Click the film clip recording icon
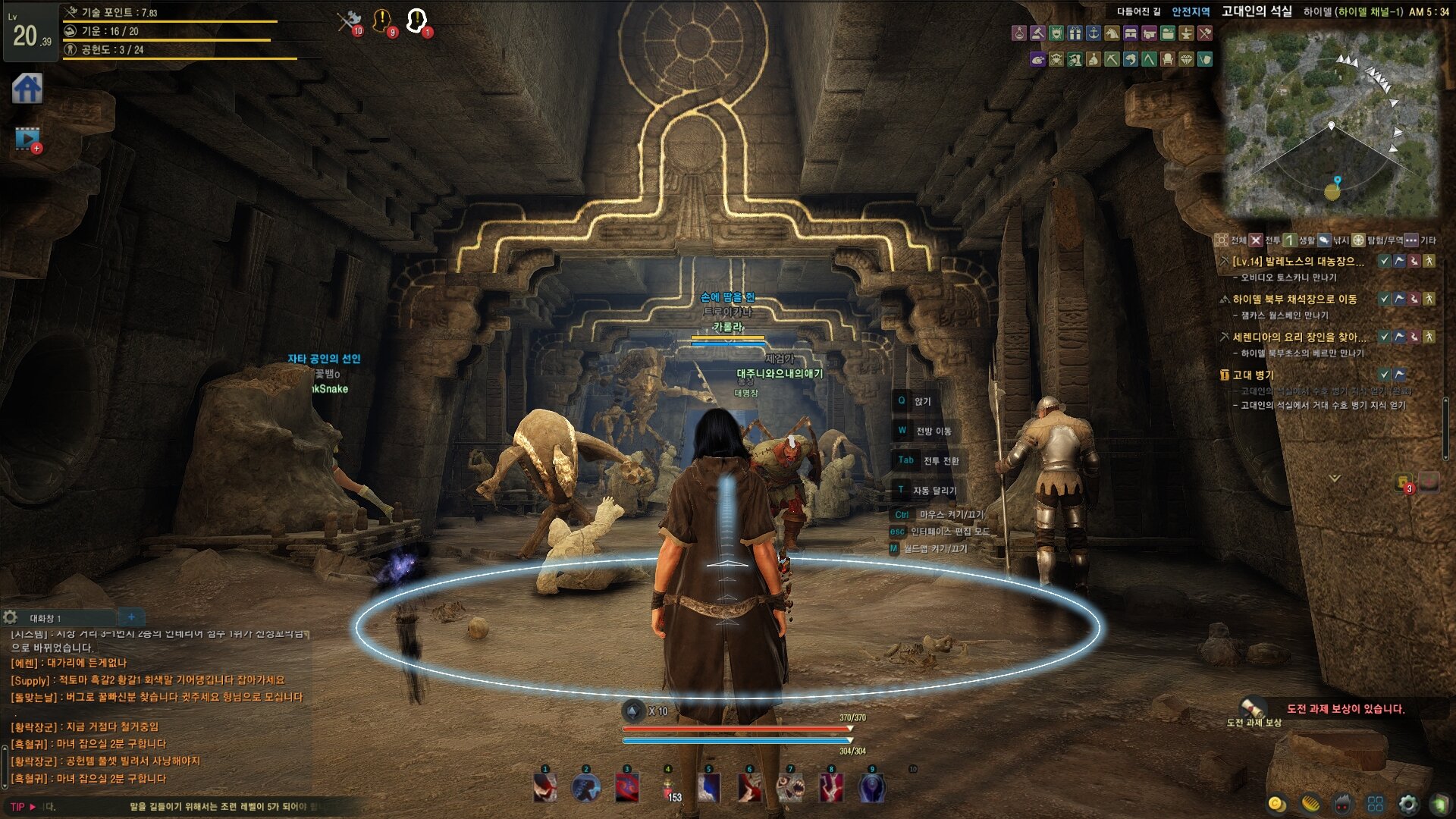 (27, 139)
